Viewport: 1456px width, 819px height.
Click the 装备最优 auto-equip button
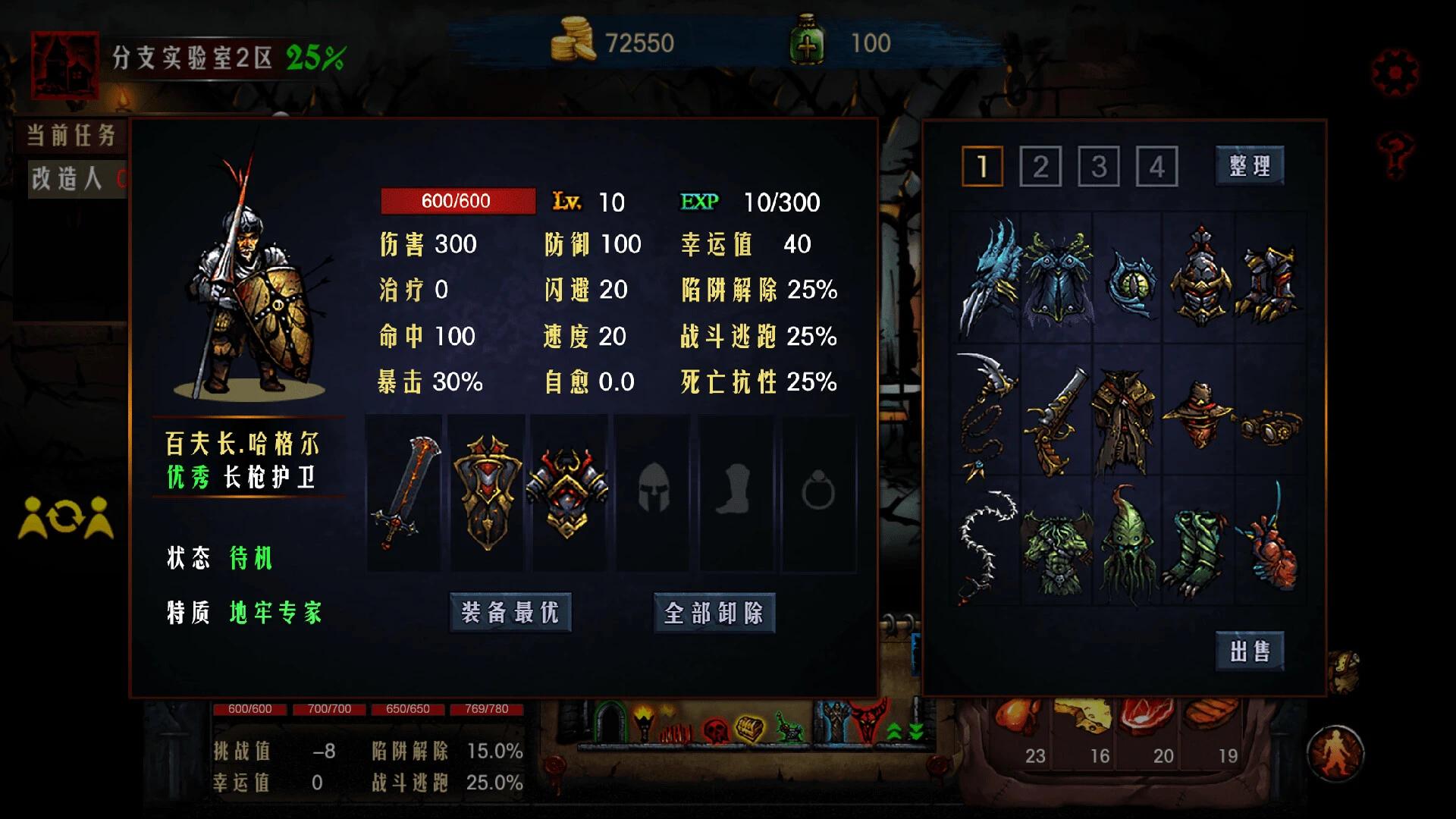click(x=510, y=612)
